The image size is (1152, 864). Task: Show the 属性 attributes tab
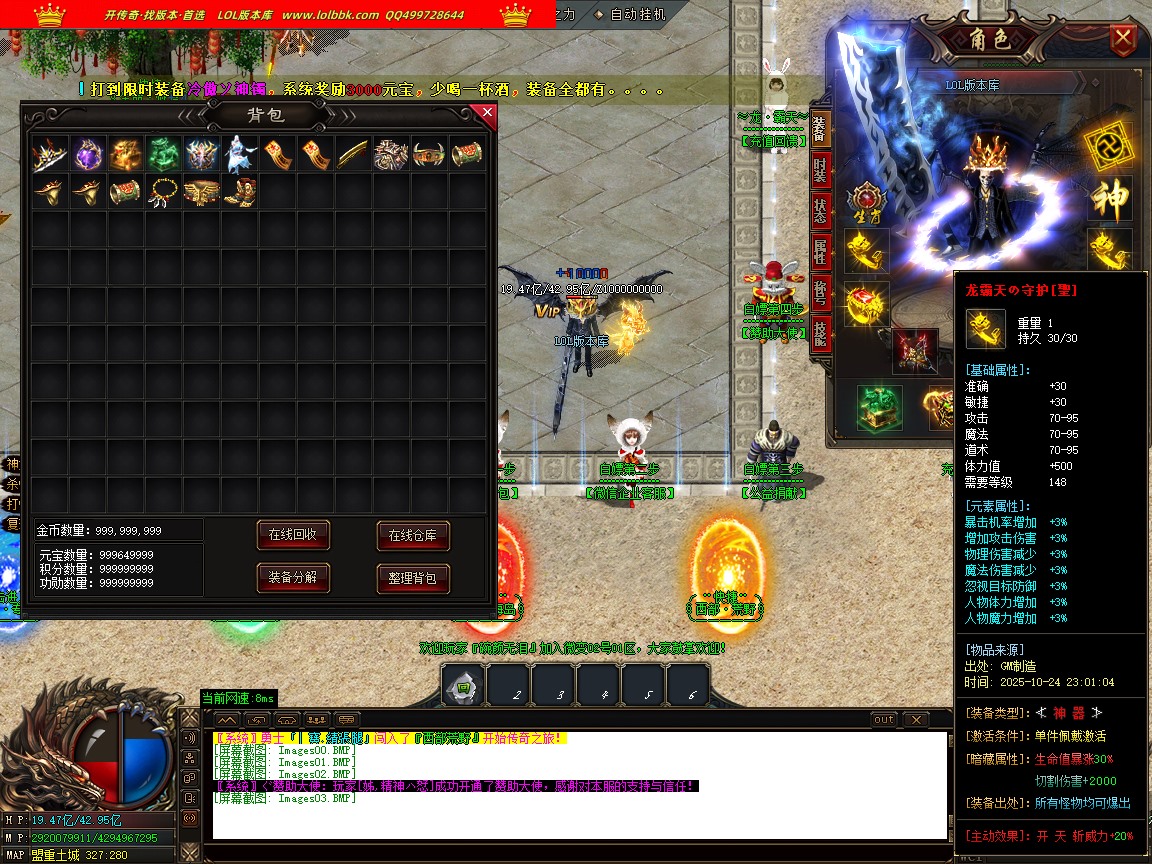[x=820, y=252]
